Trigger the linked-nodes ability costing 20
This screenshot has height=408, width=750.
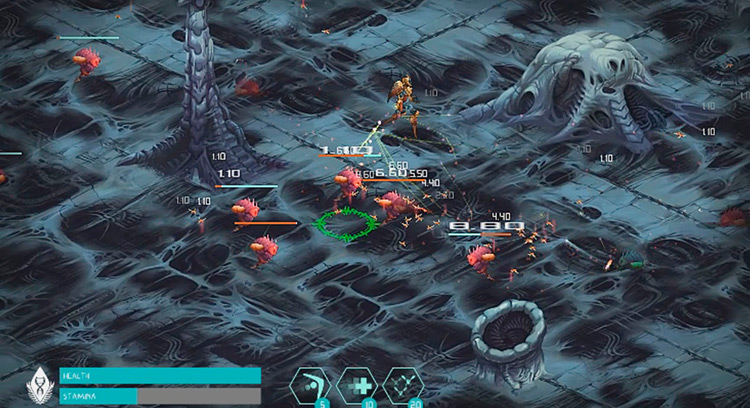coord(403,385)
